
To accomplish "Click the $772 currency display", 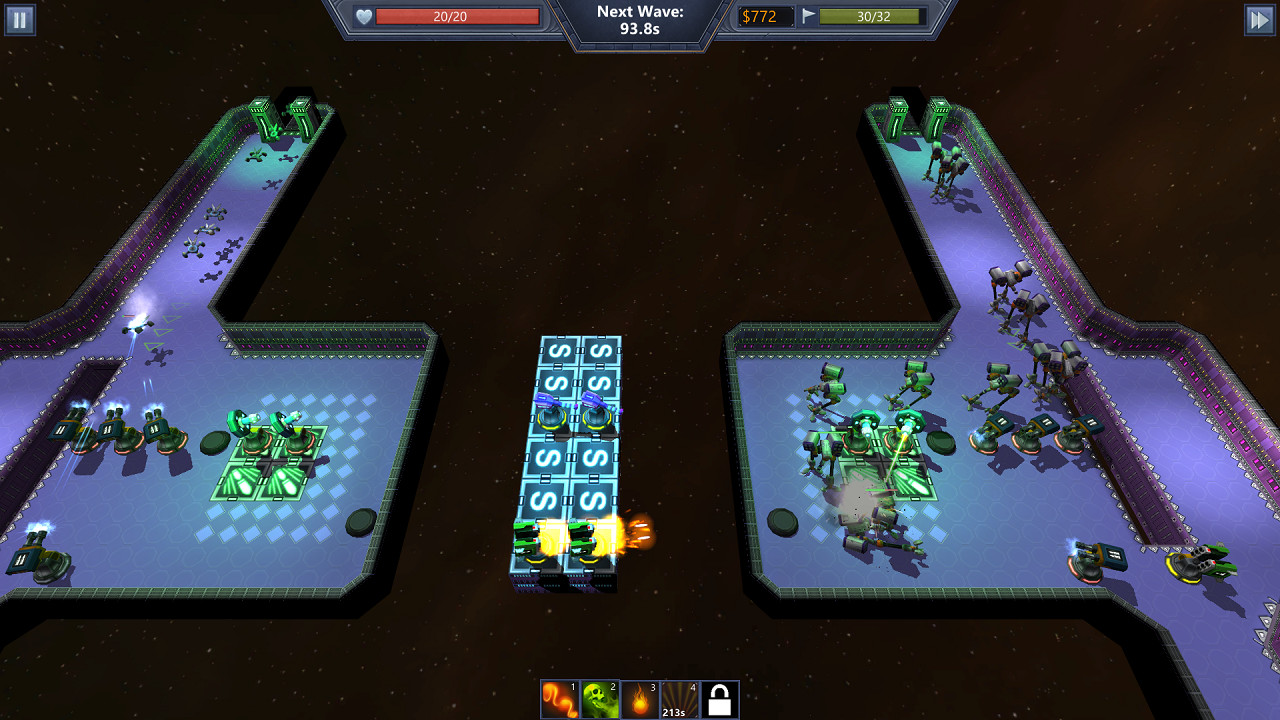I will [765, 15].
